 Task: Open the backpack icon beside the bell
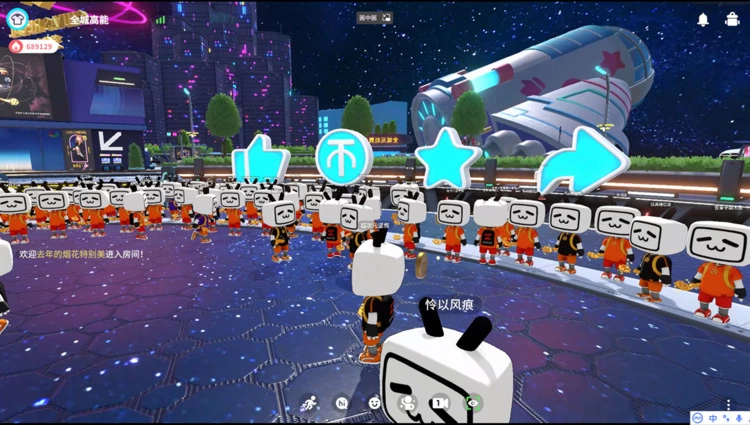point(731,19)
